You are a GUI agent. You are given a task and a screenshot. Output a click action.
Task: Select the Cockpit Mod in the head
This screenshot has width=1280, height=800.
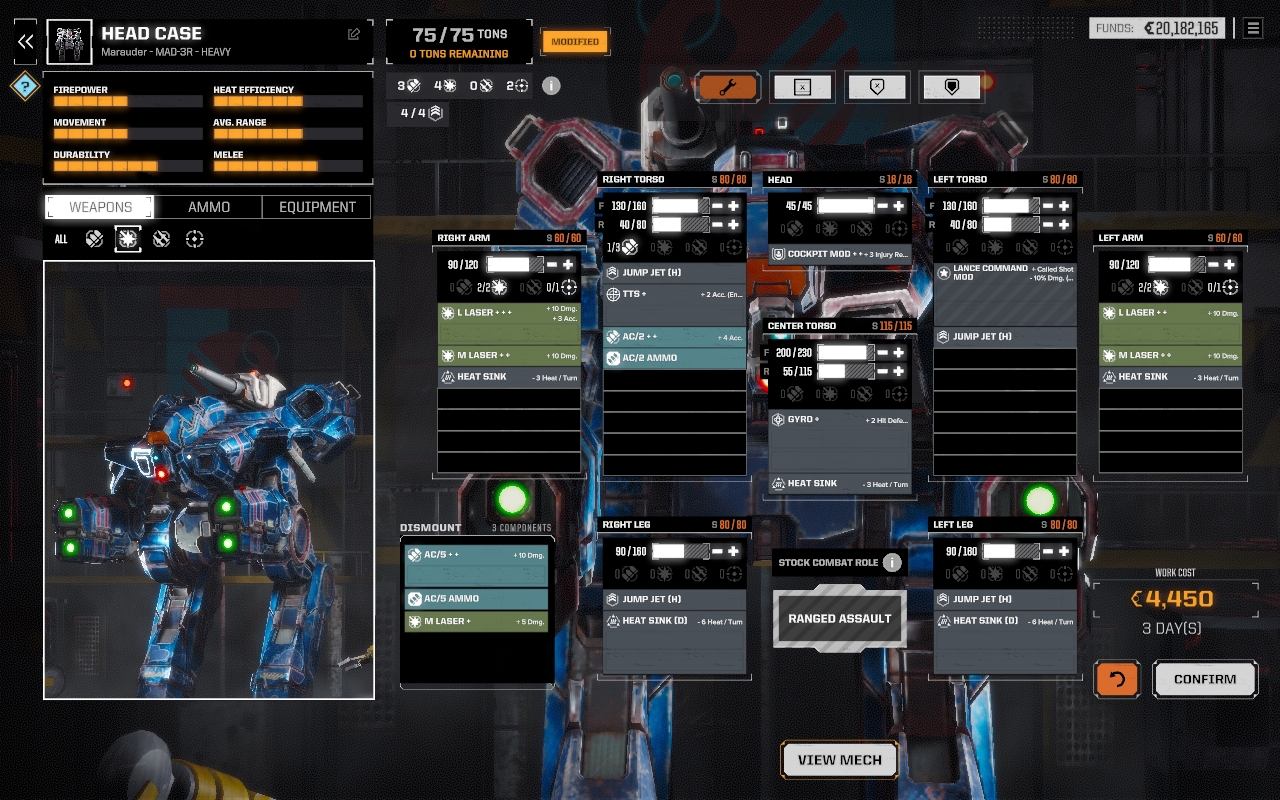pyautogui.click(x=840, y=254)
